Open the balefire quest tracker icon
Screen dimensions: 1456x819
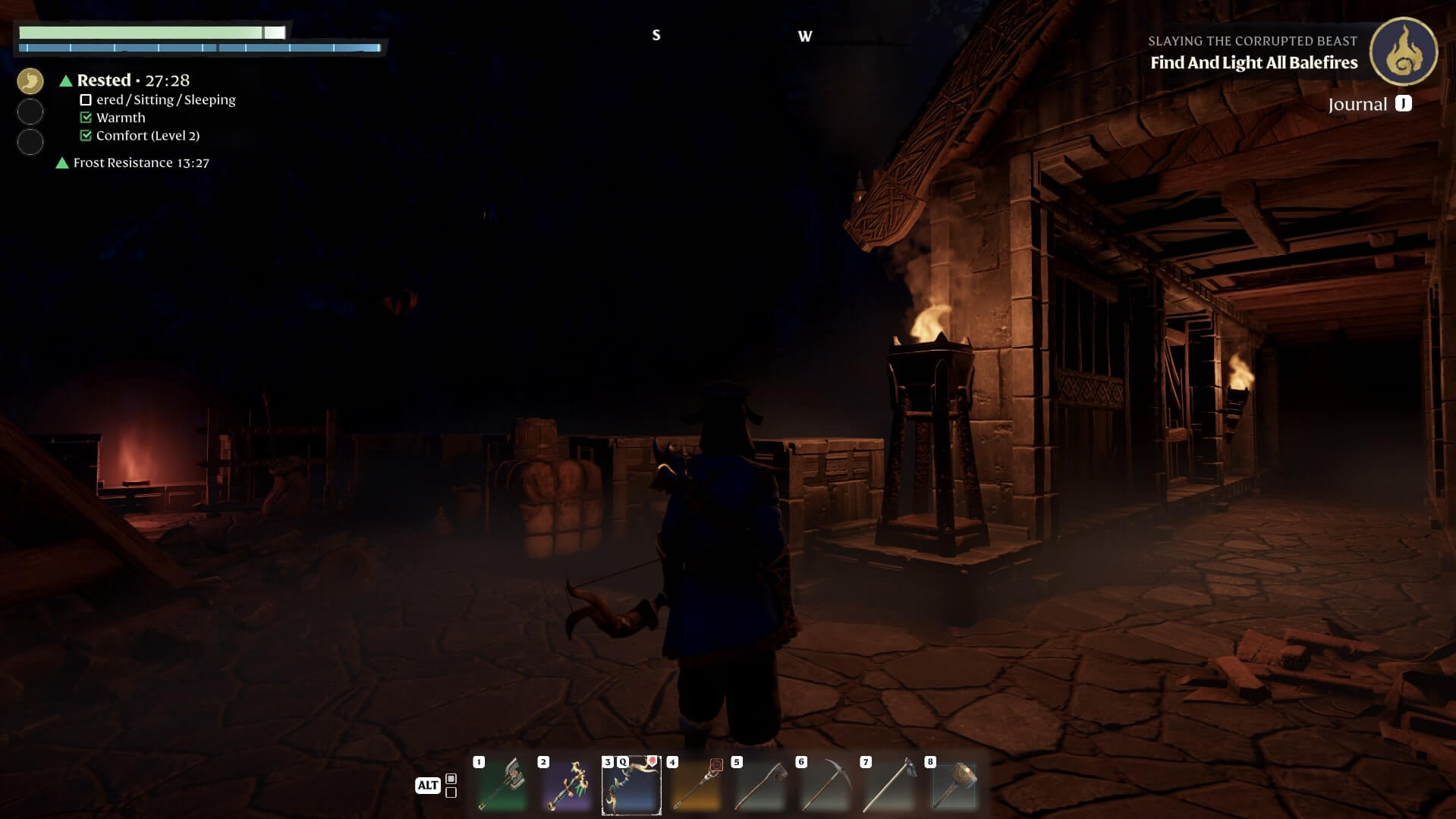1403,52
